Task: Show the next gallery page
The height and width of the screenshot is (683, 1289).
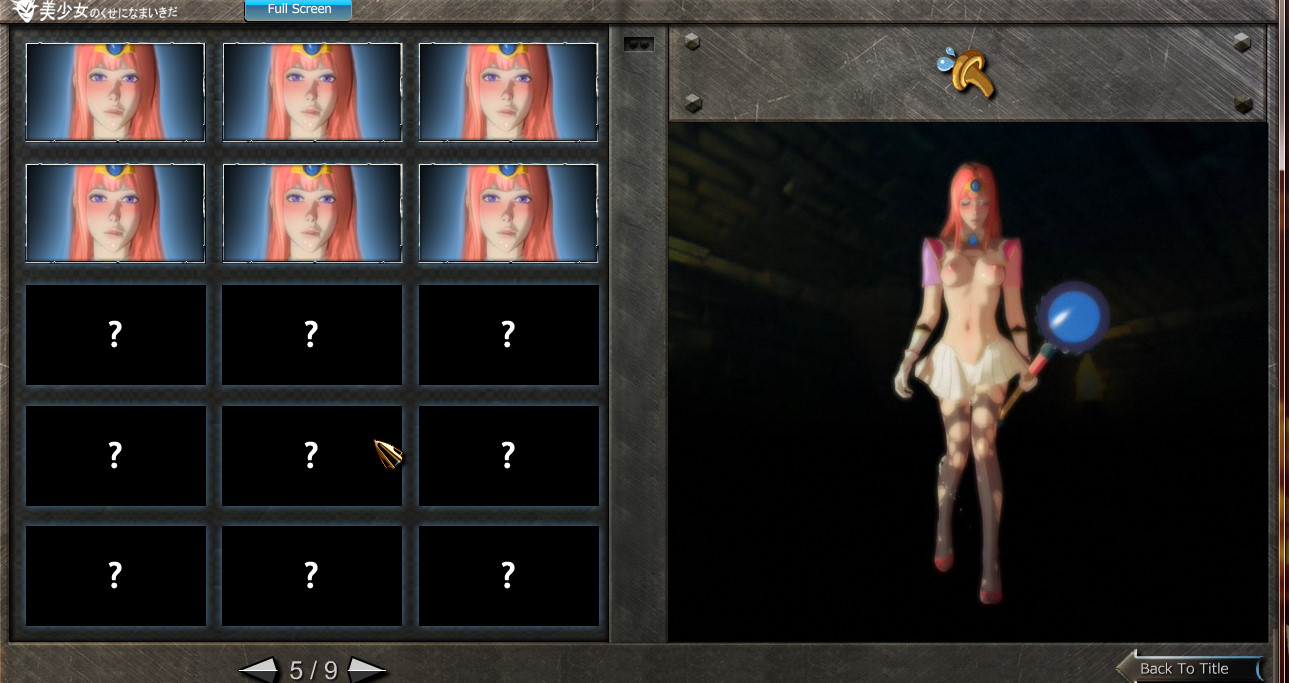Action: tap(367, 670)
